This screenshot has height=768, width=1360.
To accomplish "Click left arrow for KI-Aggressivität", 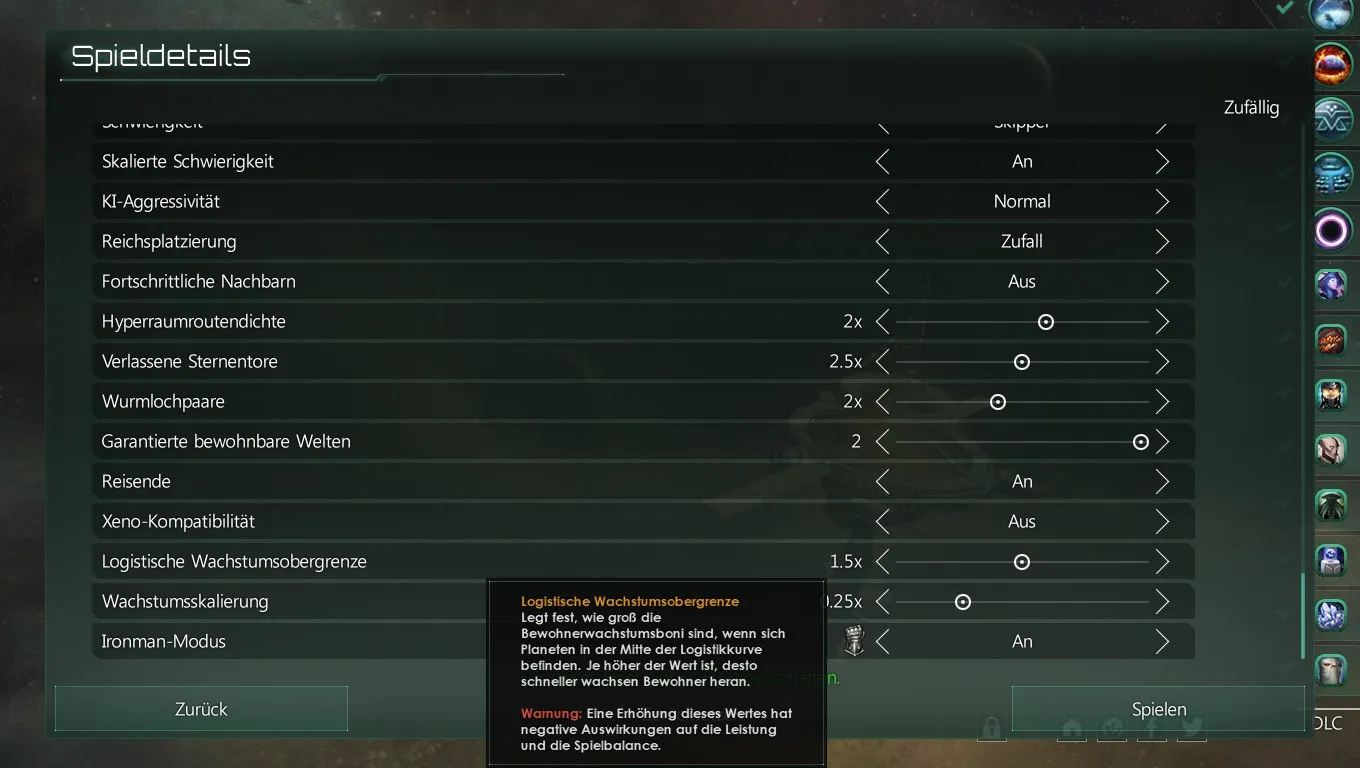I will tap(882, 202).
